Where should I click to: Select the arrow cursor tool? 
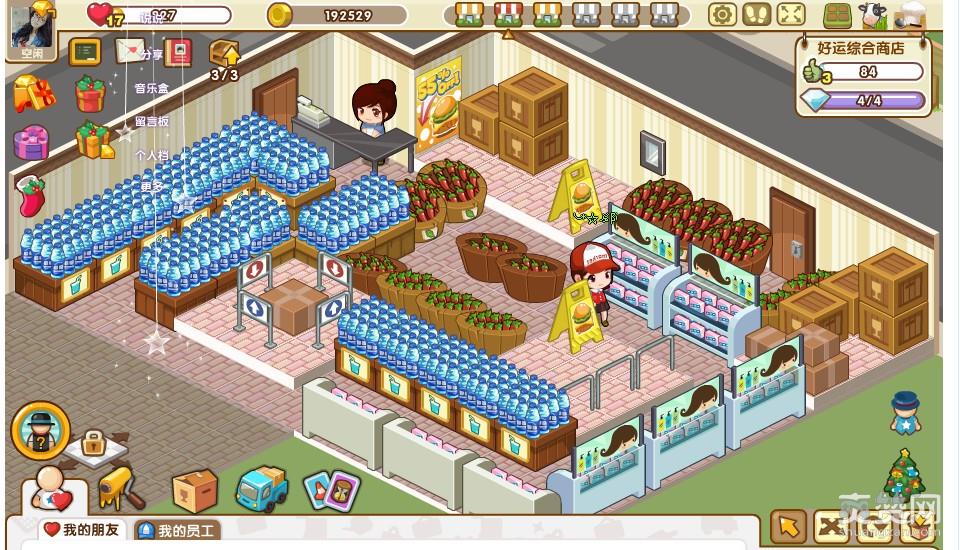[x=789, y=527]
